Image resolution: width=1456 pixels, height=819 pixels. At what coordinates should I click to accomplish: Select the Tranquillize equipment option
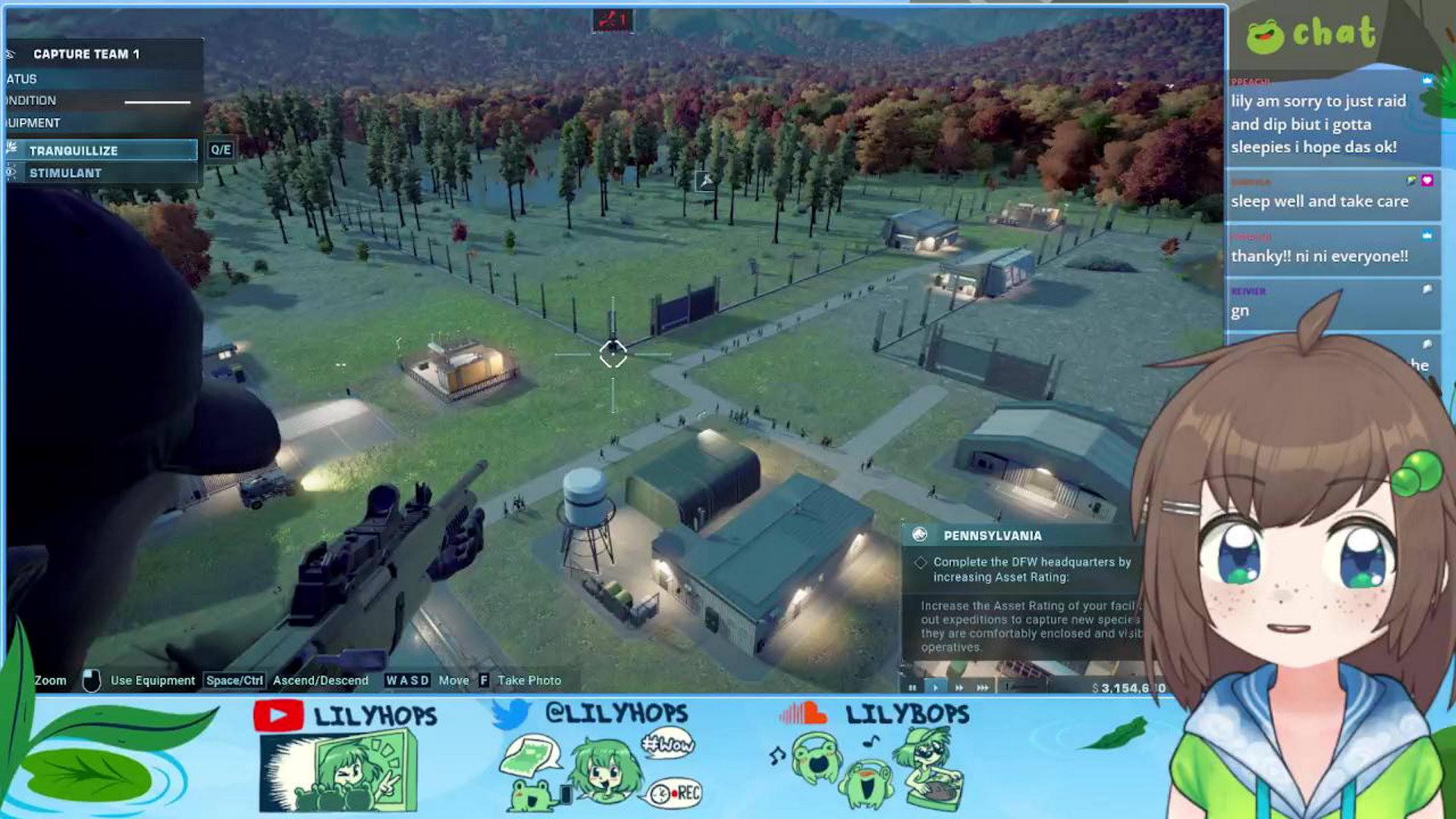101,150
